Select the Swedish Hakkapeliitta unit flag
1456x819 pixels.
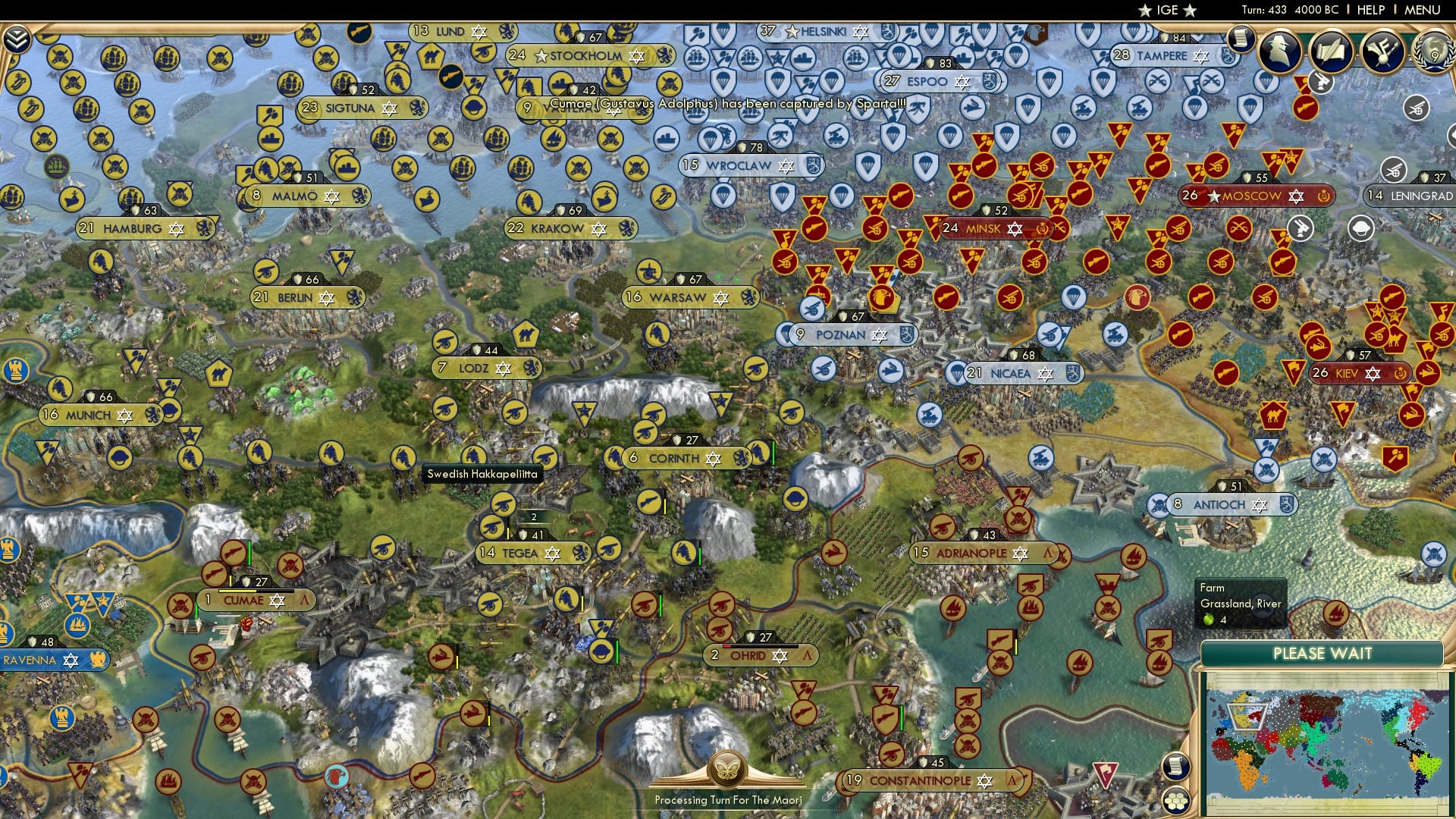click(x=474, y=456)
